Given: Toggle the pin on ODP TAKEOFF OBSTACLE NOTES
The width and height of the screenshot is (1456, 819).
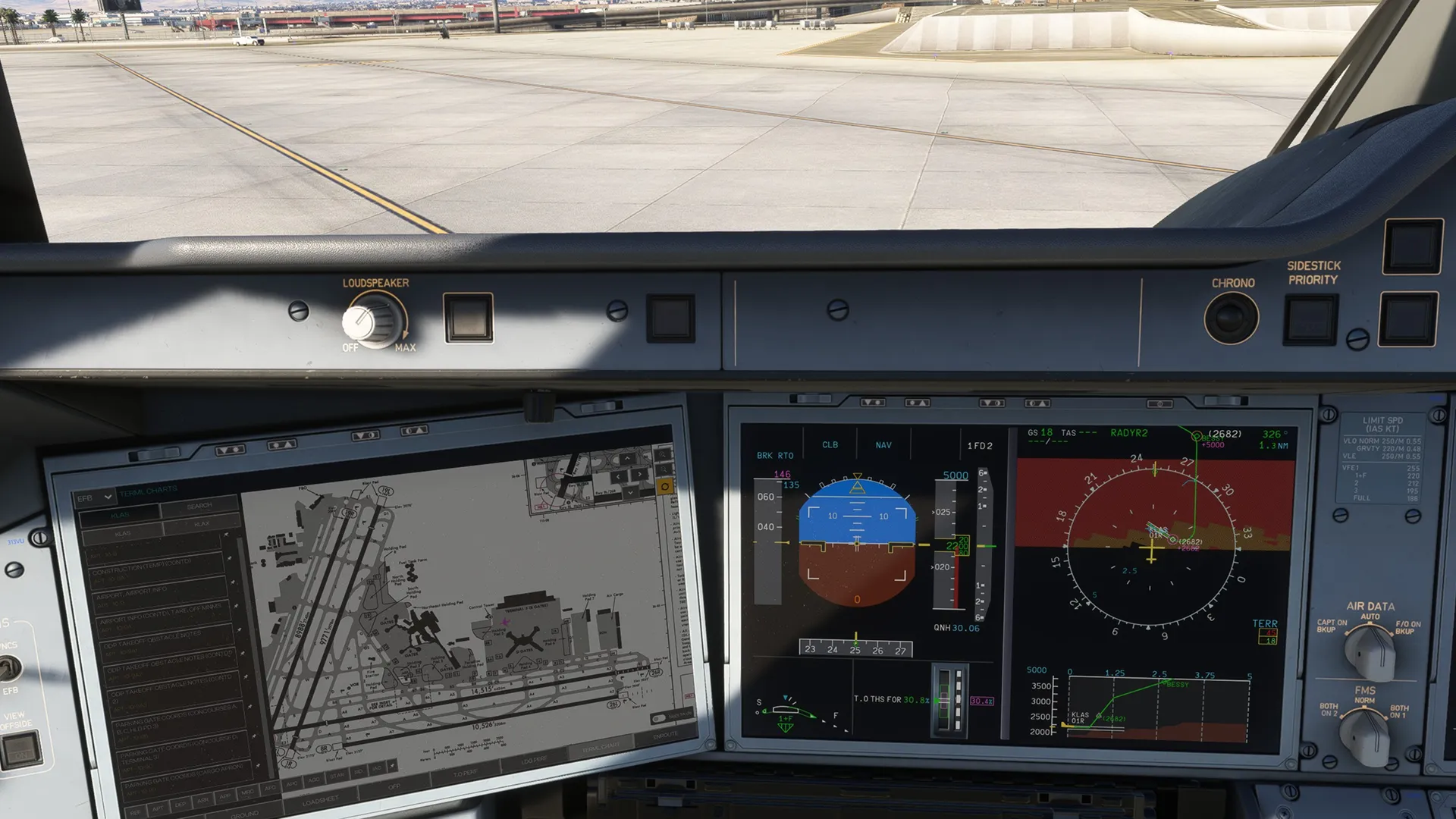Looking at the screenshot, I should click(x=238, y=630).
